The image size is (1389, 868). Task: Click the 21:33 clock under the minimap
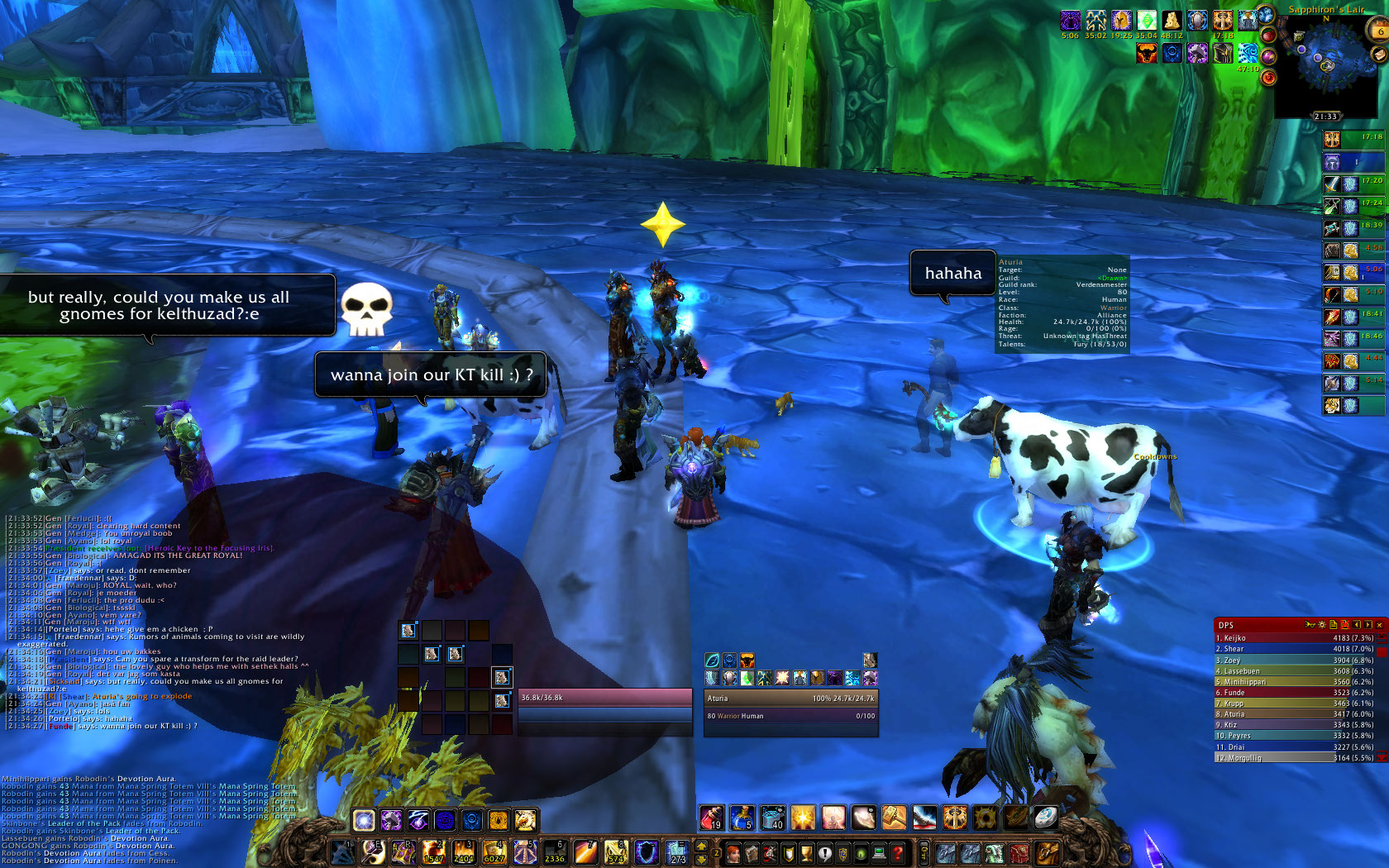pyautogui.click(x=1325, y=117)
